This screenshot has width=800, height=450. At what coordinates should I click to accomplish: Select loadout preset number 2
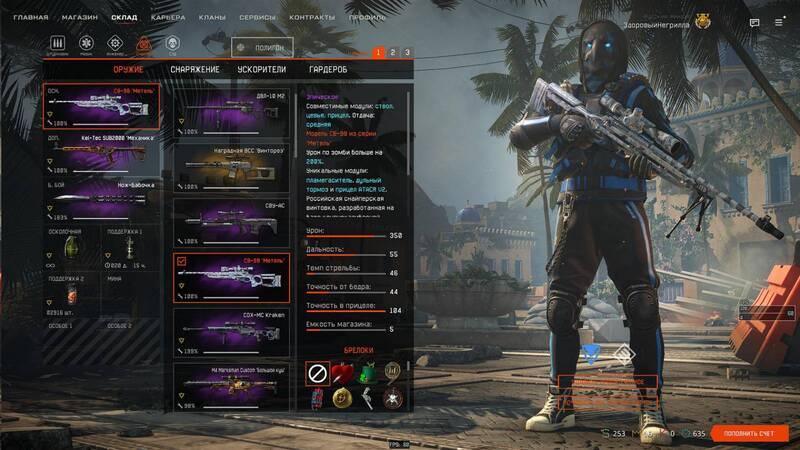(x=392, y=52)
